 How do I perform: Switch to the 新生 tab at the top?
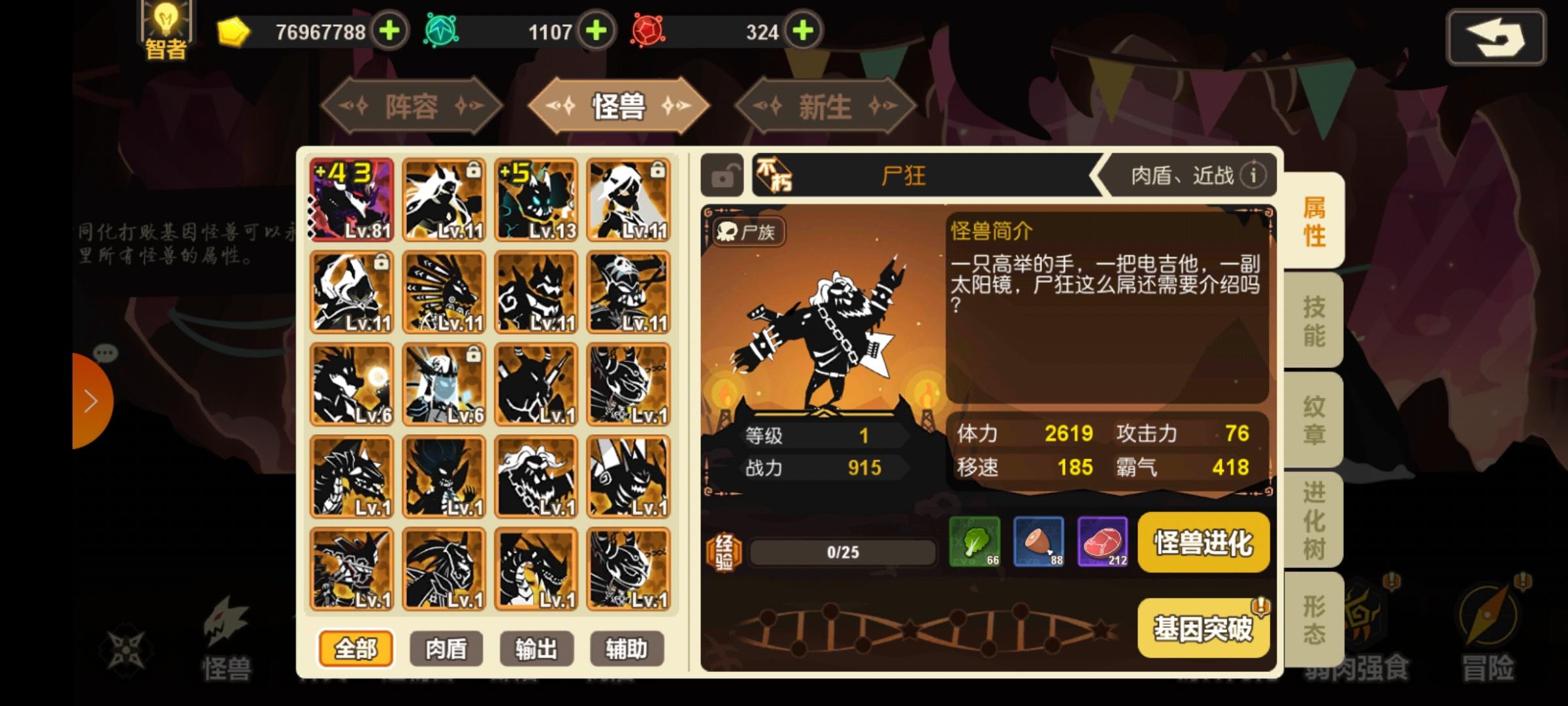click(x=826, y=107)
